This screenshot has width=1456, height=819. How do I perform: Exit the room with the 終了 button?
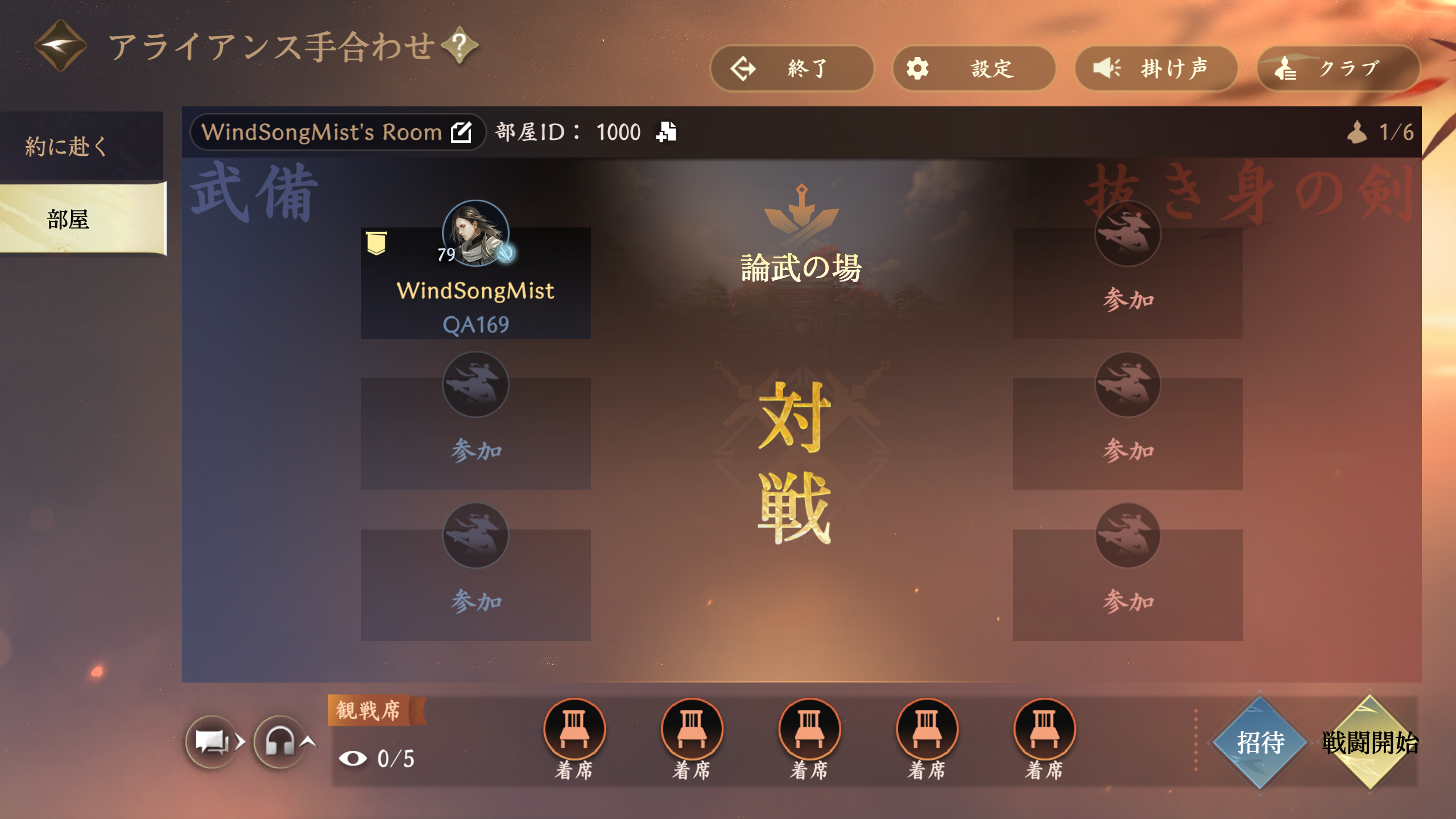pos(791,69)
